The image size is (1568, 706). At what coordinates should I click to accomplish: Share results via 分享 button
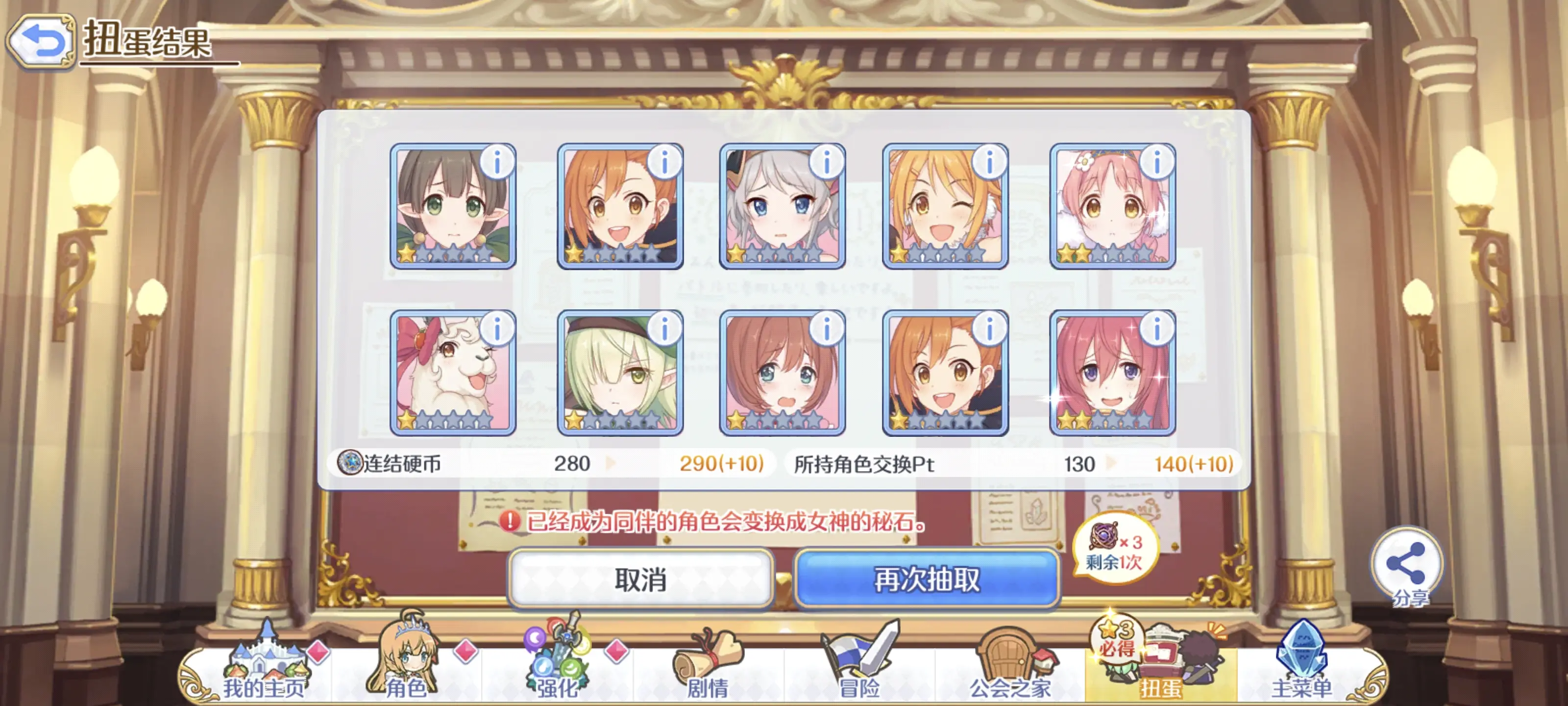1407,566
